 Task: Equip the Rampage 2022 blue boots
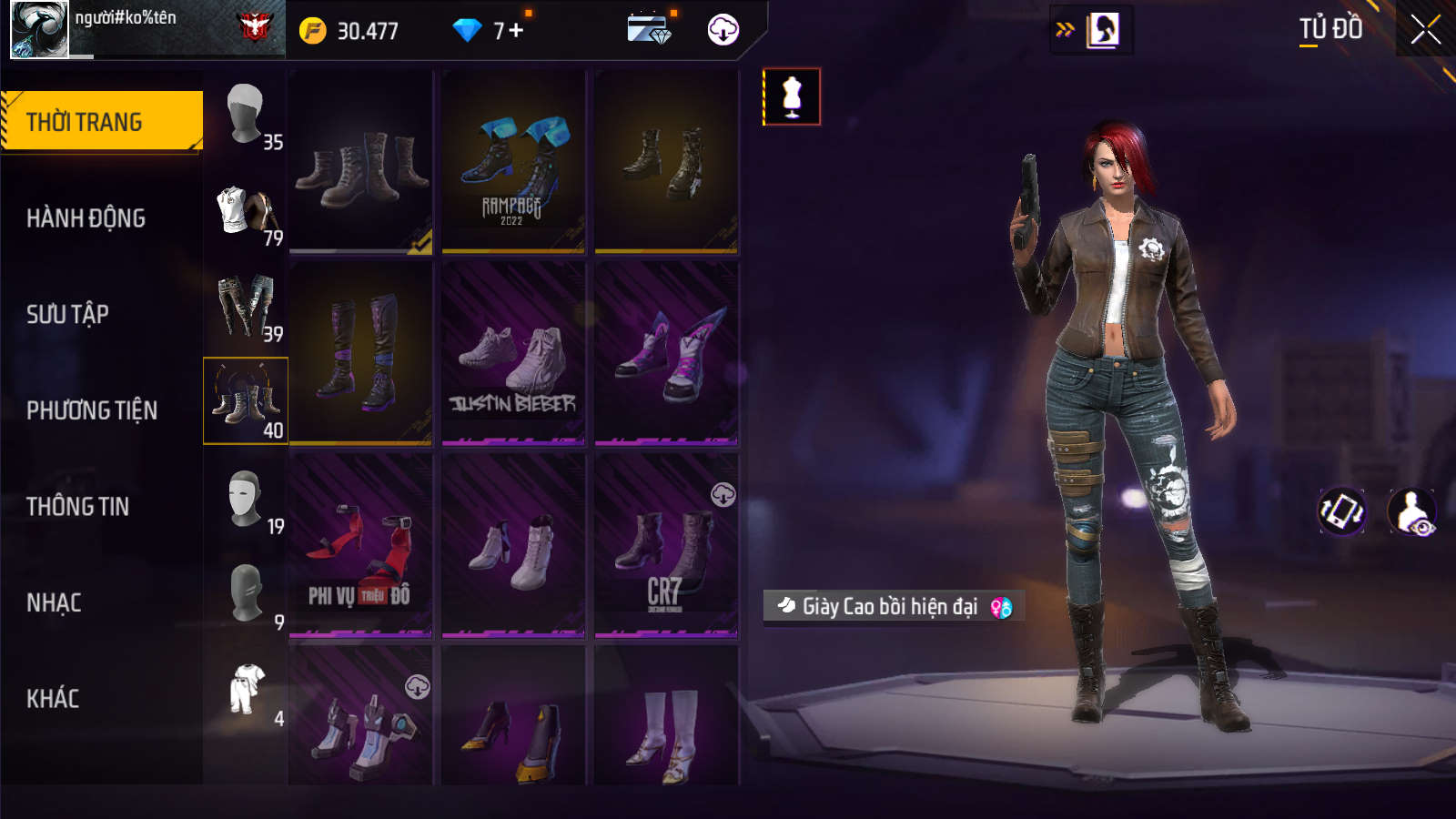tap(513, 162)
